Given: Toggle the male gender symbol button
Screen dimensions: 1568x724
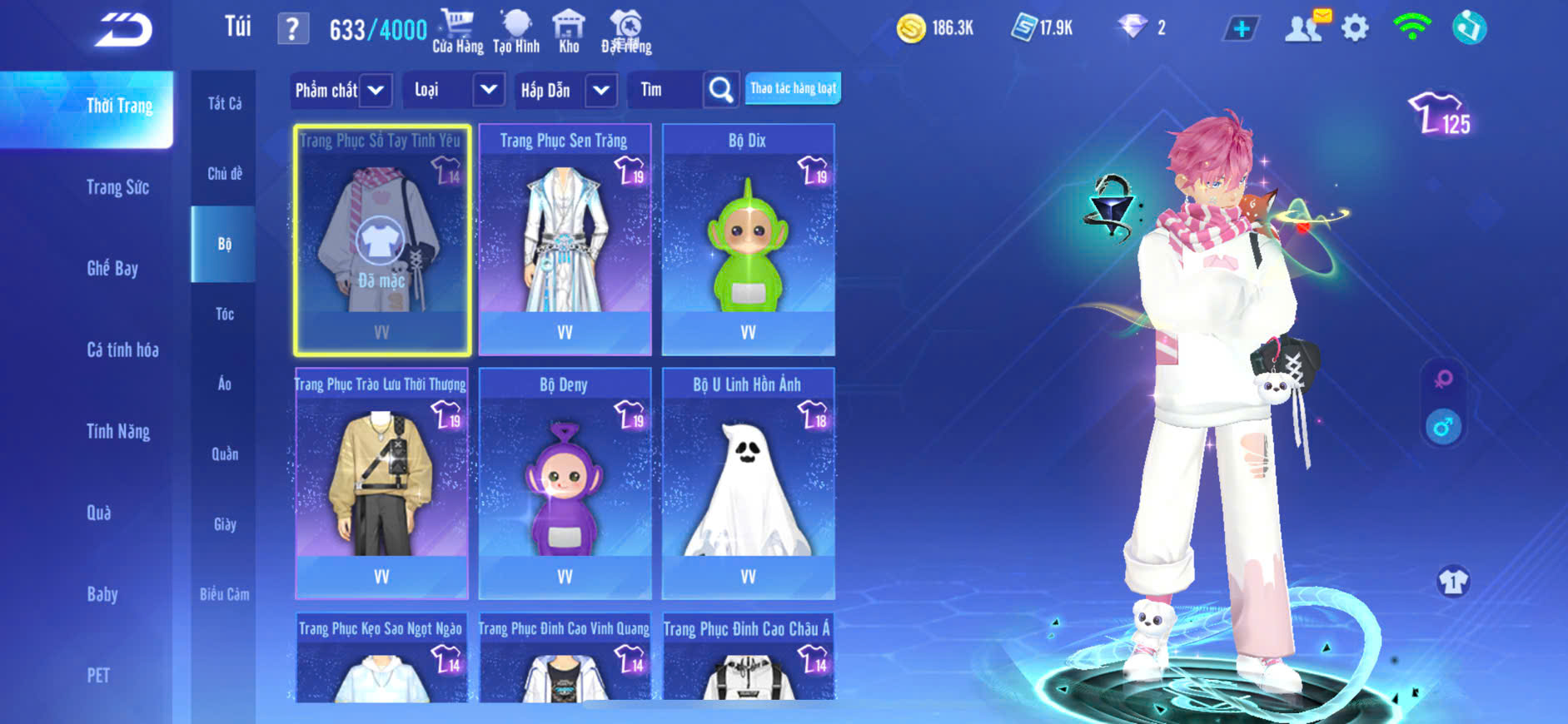Looking at the screenshot, I should 1443,427.
